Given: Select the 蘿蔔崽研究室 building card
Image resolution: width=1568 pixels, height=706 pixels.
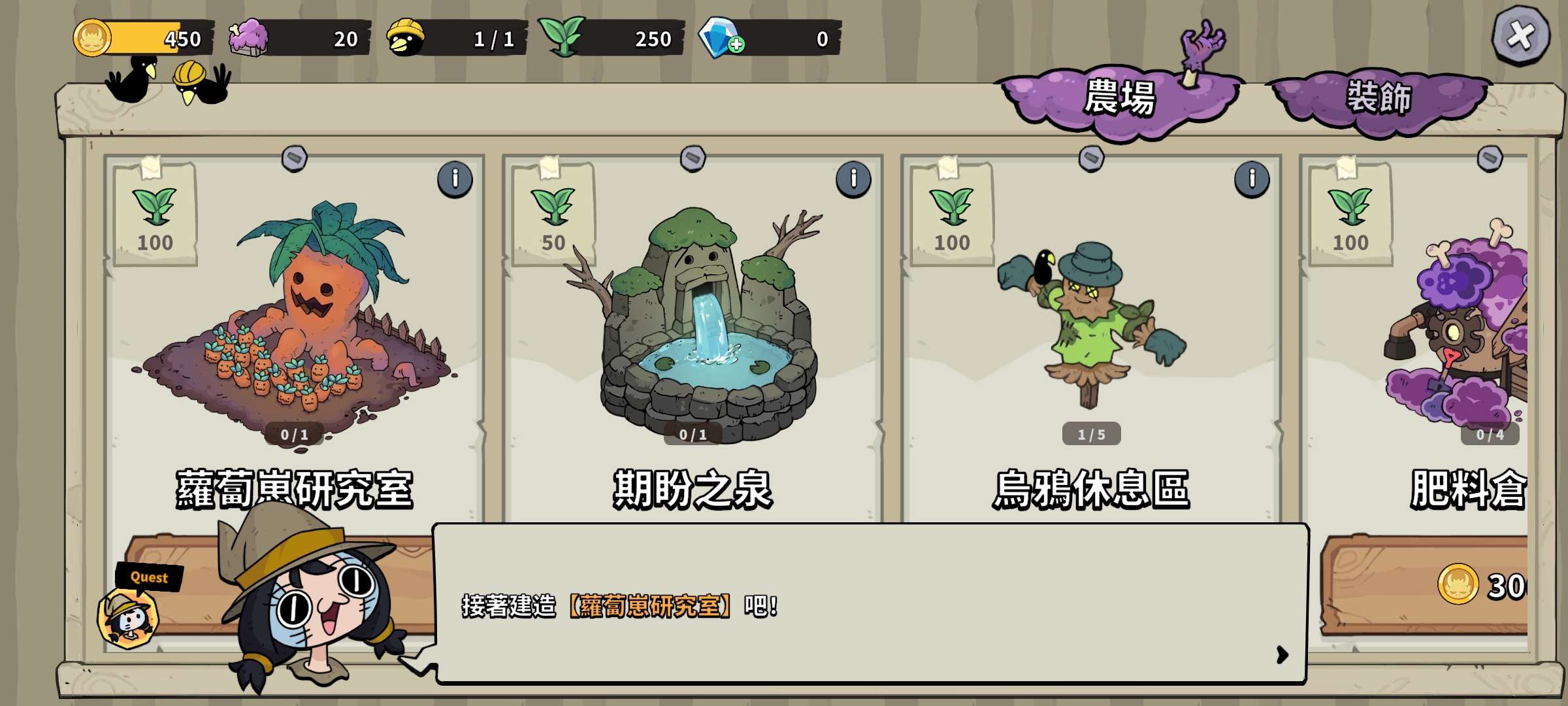Looking at the screenshot, I should (x=294, y=327).
